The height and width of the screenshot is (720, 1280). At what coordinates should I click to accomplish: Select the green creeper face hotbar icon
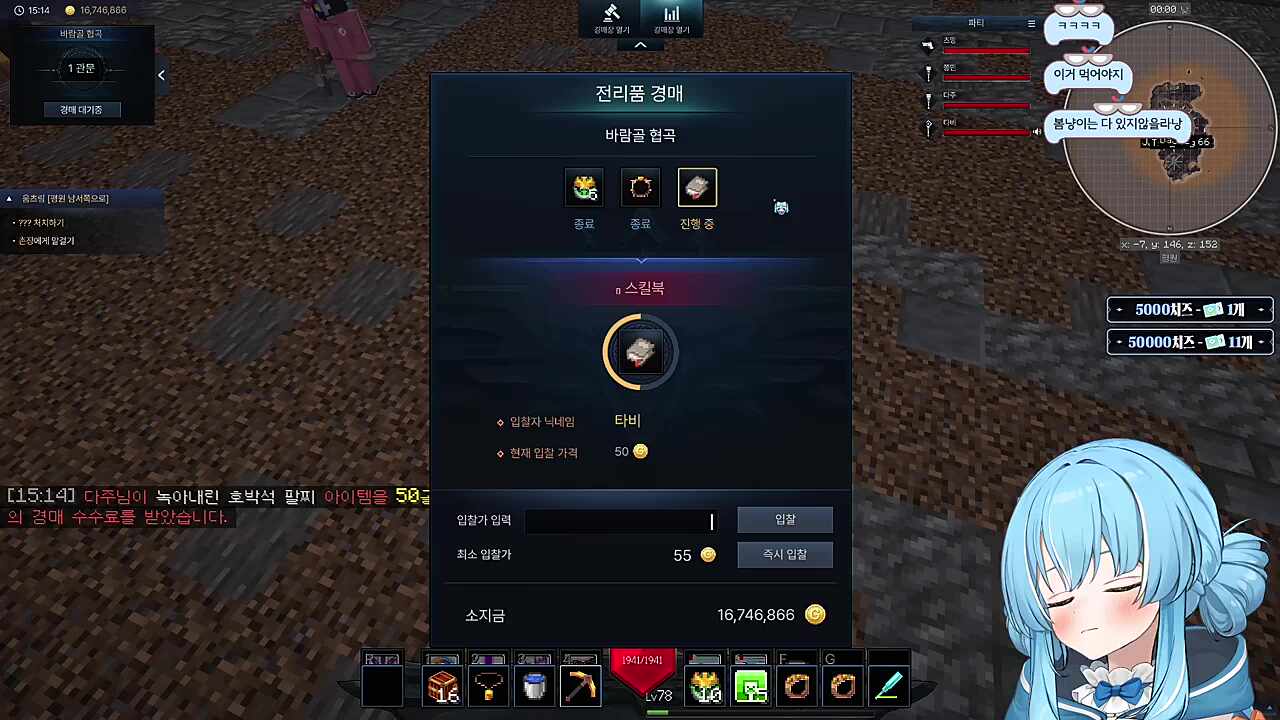pos(751,688)
